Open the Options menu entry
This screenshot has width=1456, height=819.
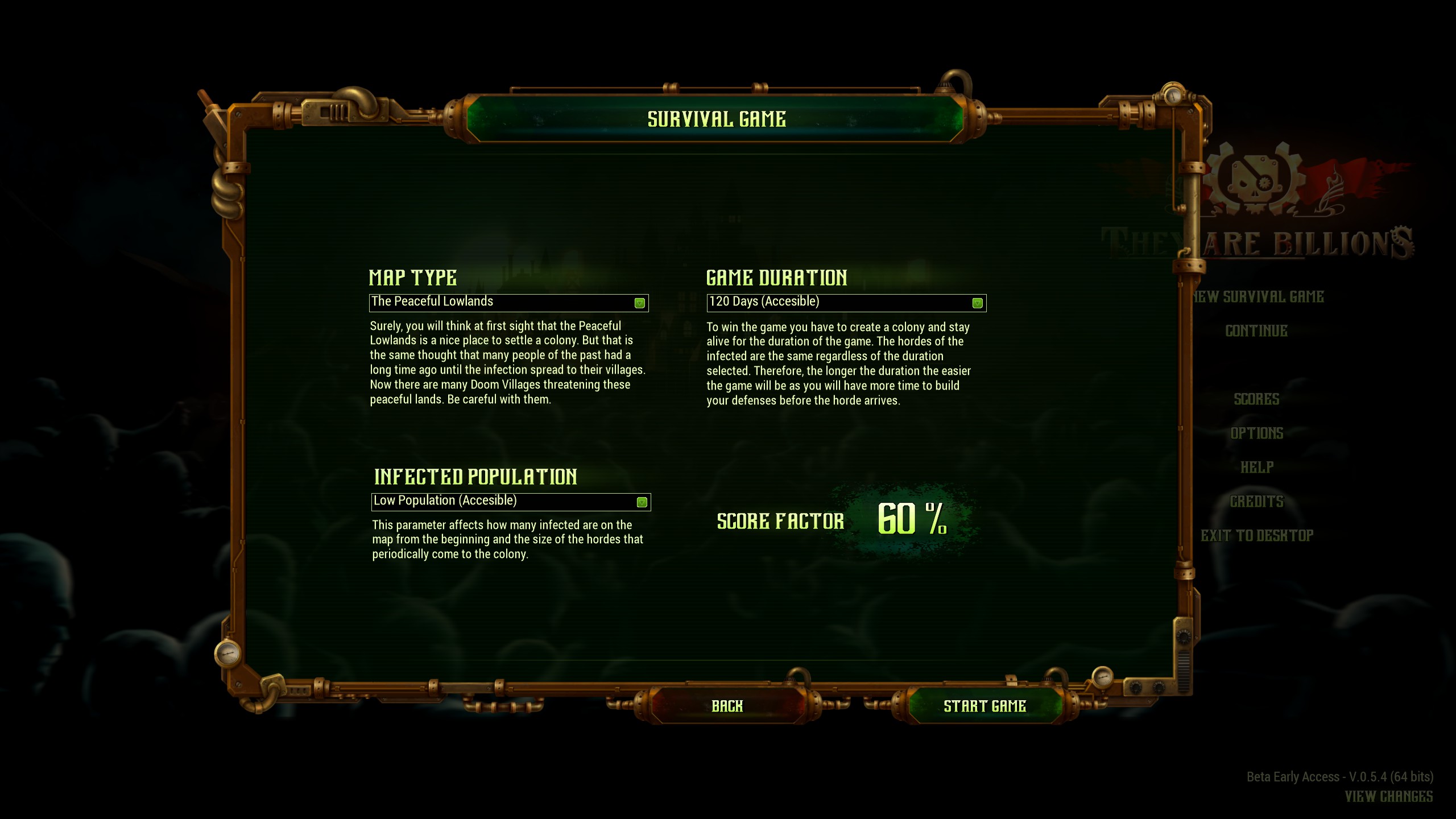[1256, 433]
